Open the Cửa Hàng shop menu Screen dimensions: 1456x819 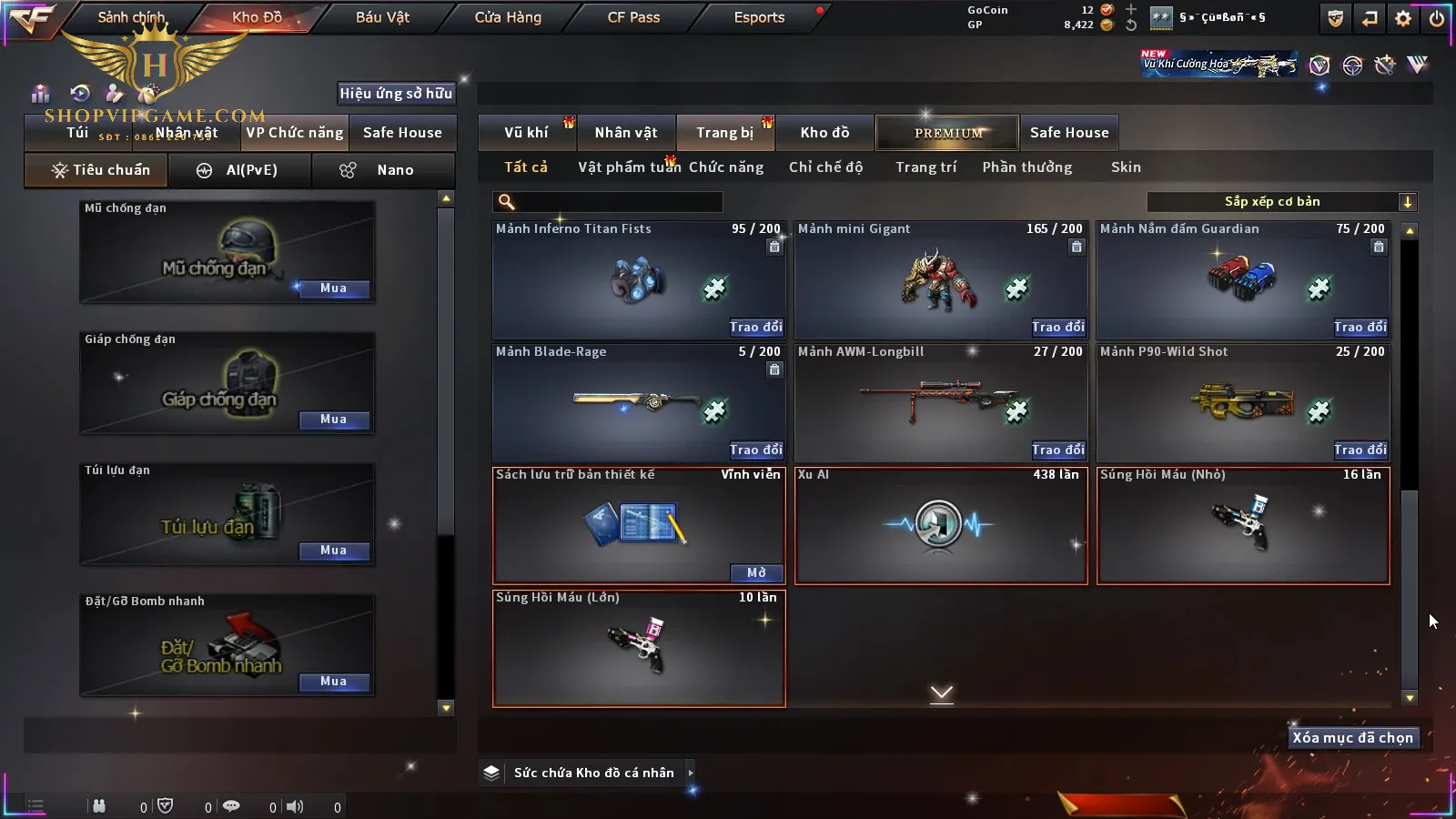tap(507, 17)
